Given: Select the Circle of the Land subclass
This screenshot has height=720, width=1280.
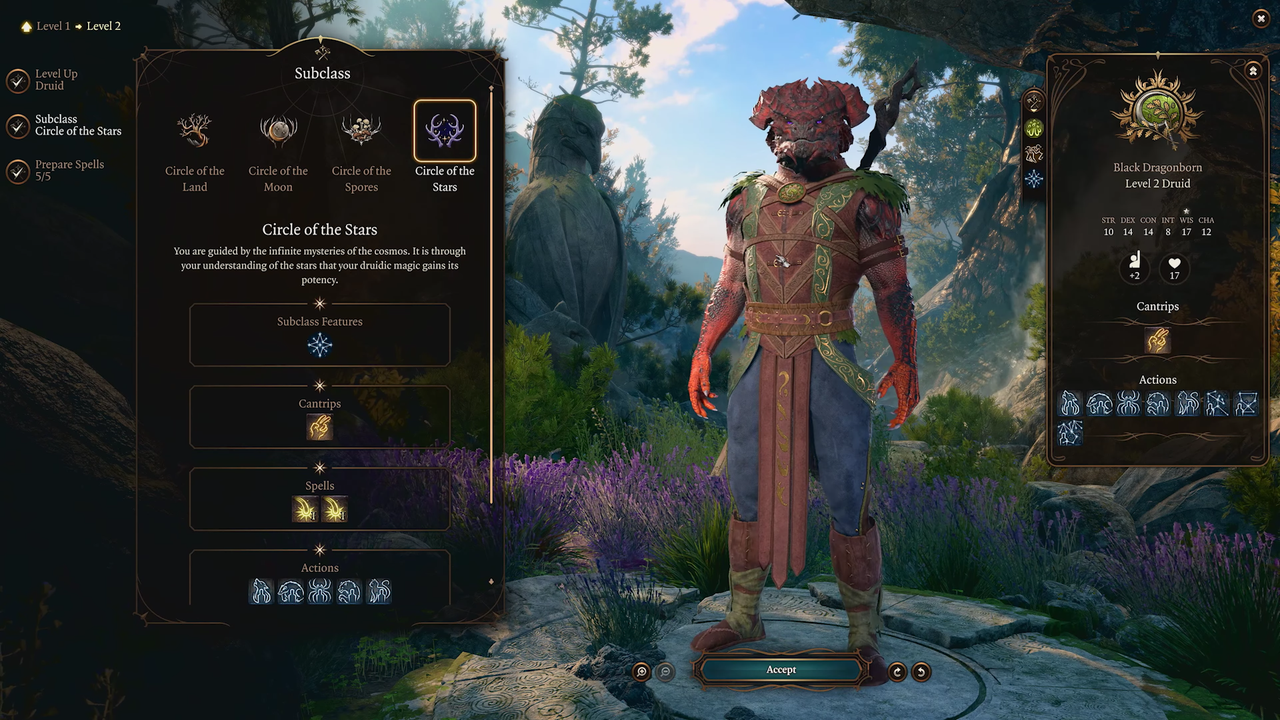Looking at the screenshot, I should [x=194, y=130].
